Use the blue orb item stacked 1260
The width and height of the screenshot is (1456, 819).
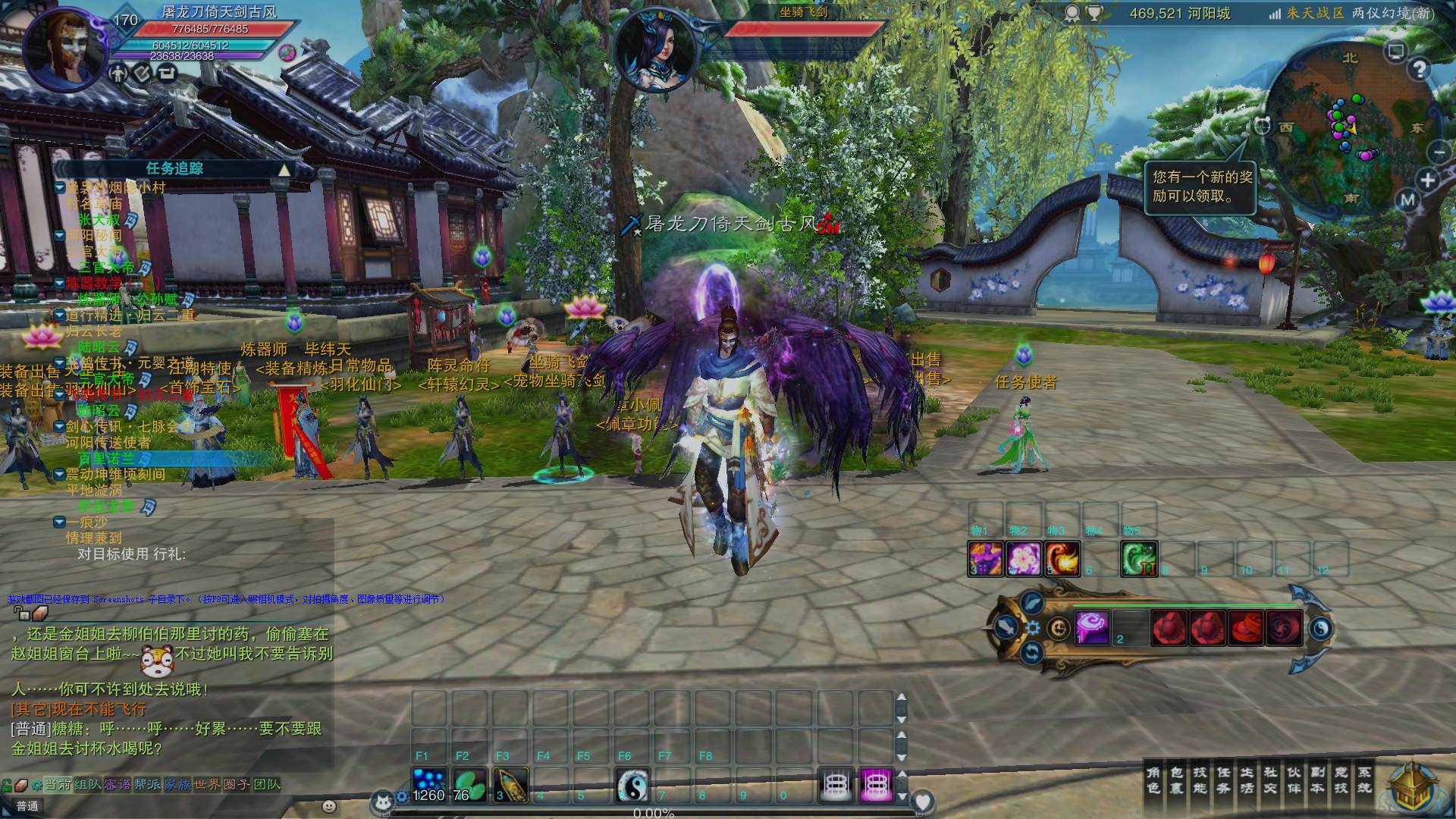(429, 785)
